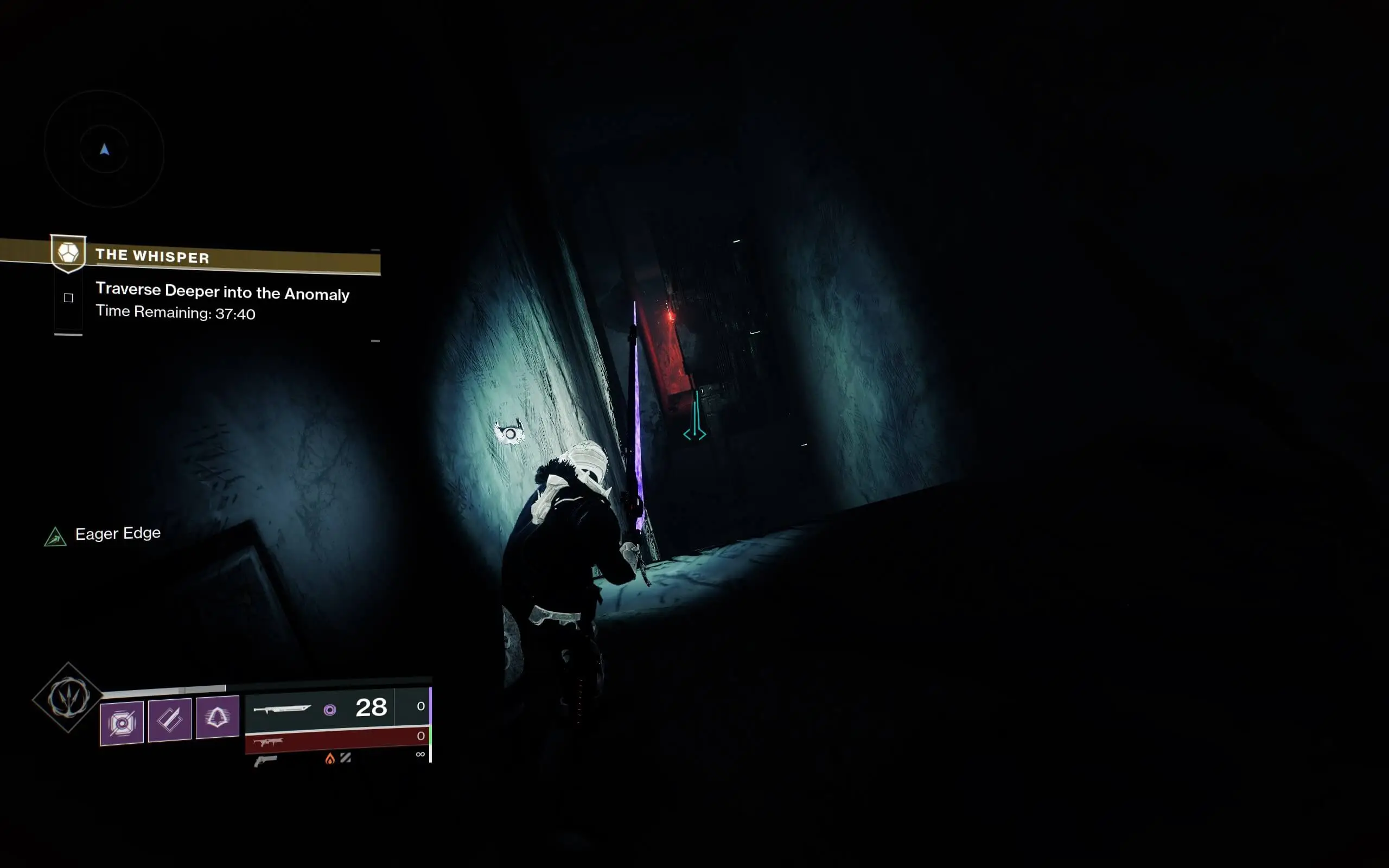
Task: Toggle the Traverse Deeper objective checkbox
Action: coord(68,297)
